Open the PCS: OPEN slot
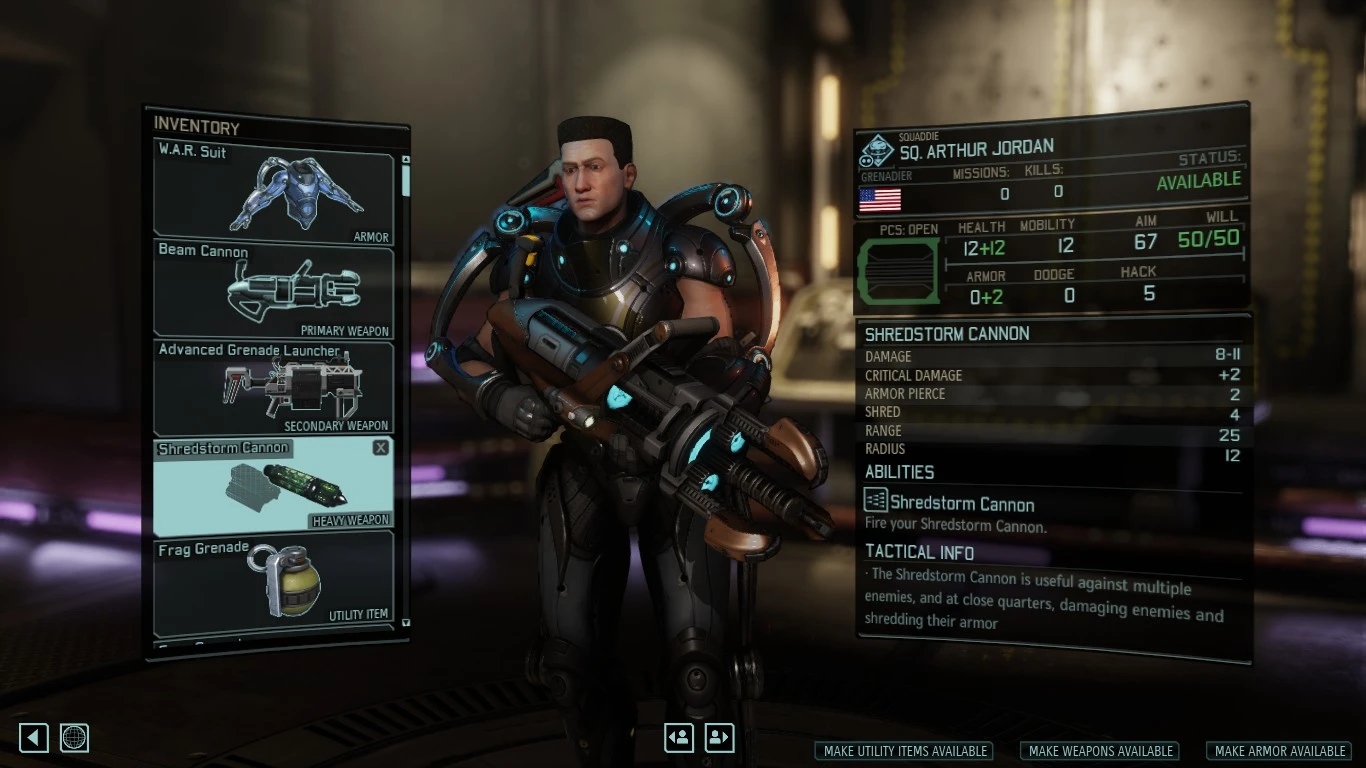Viewport: 1366px width, 768px height. pyautogui.click(x=897, y=268)
